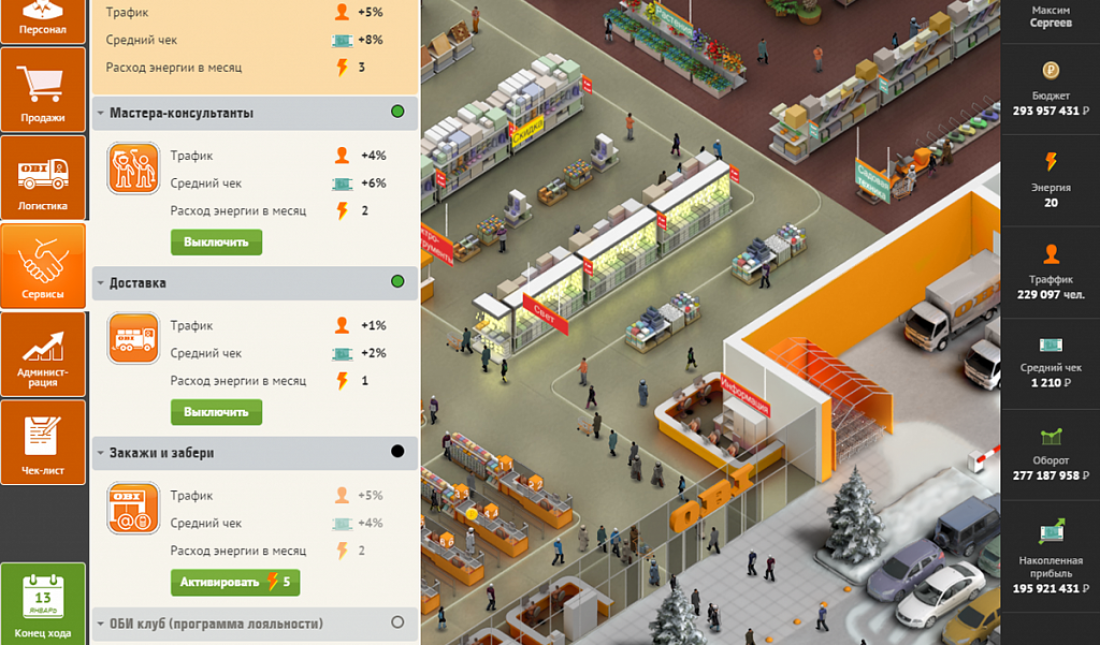Activate the Закажи и забери service
The image size is (1100, 645).
[235, 582]
